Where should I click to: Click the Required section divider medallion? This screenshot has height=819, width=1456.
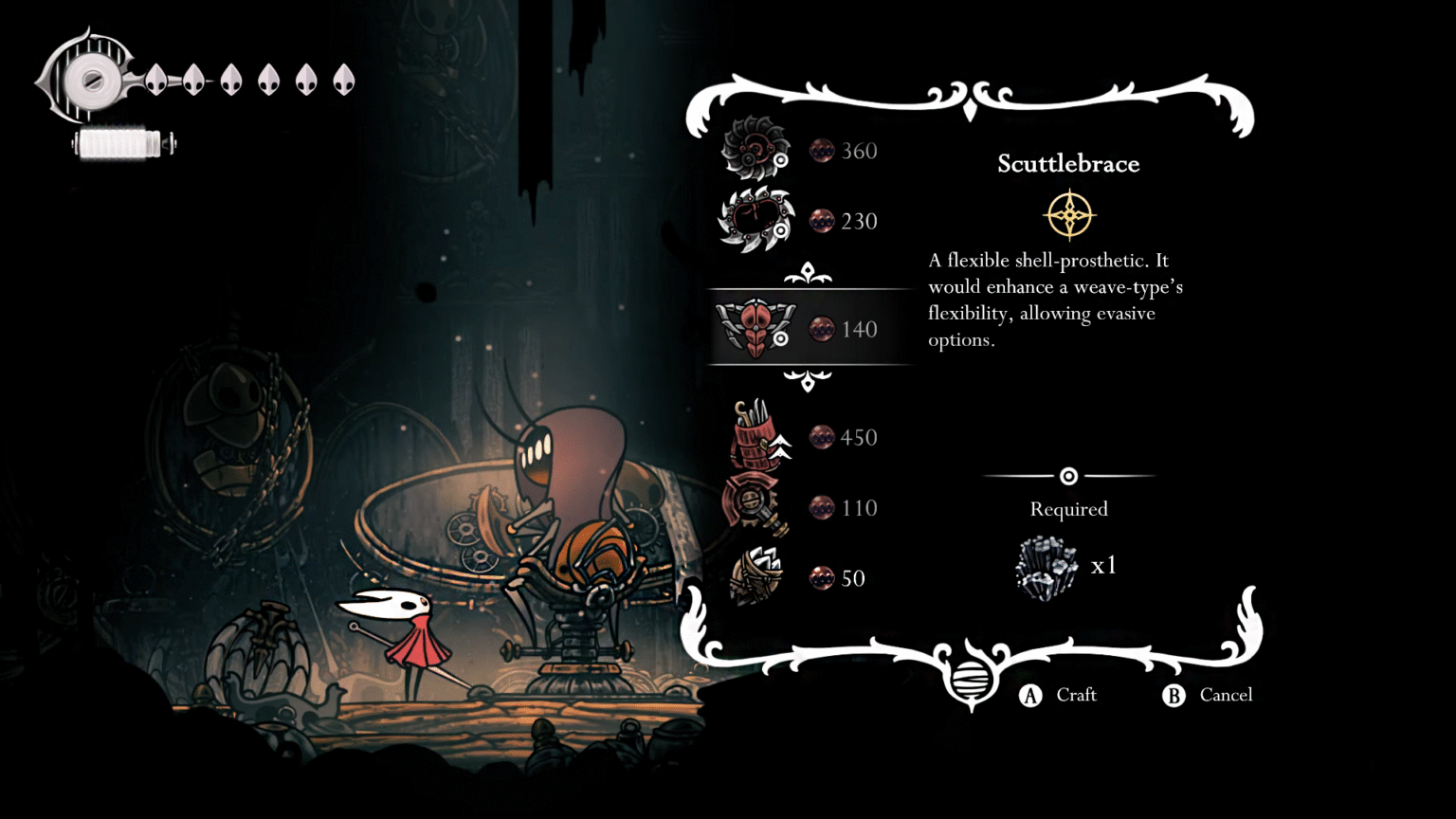(1069, 476)
